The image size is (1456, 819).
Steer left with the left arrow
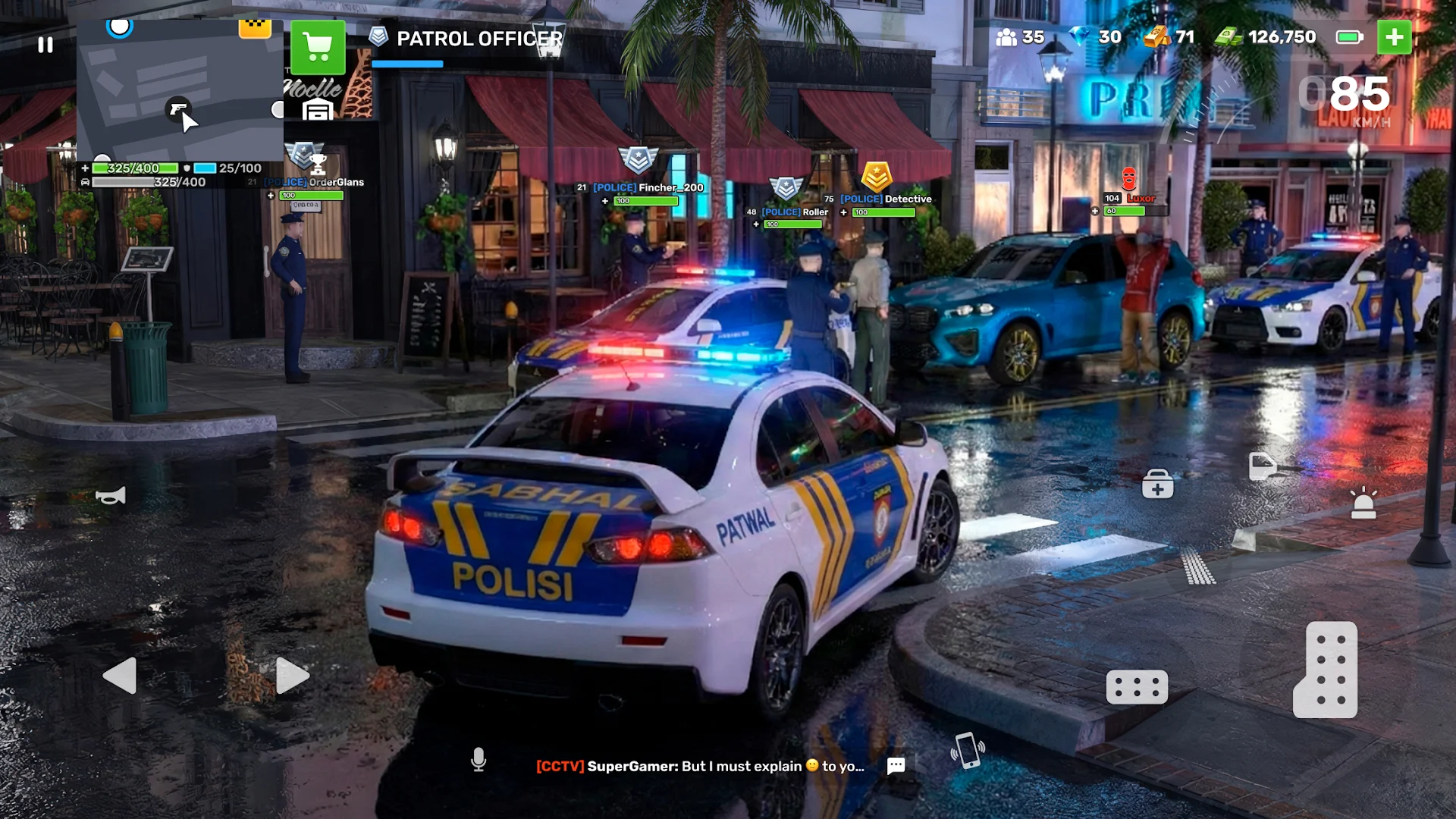pos(120,675)
